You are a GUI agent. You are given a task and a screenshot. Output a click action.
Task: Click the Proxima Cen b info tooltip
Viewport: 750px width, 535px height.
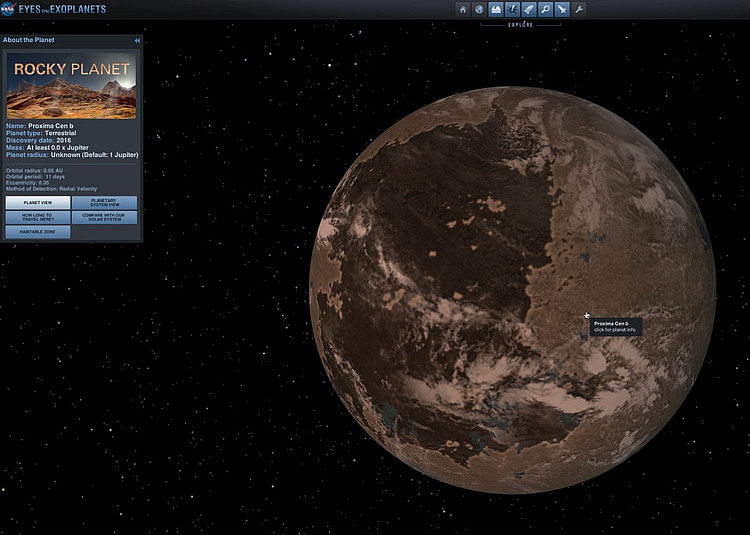tap(612, 326)
